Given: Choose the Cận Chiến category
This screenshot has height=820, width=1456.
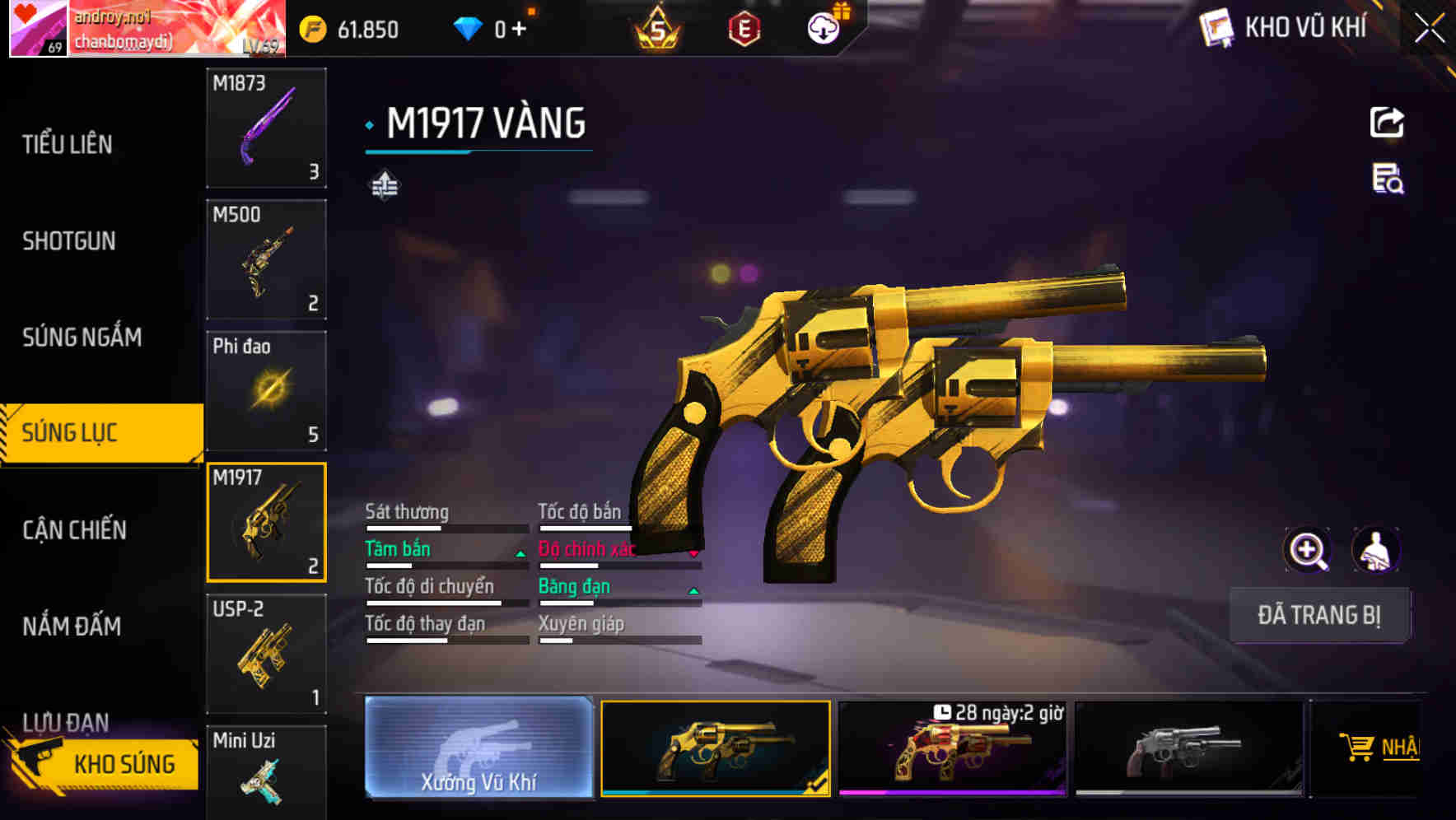Looking at the screenshot, I should 74,530.
